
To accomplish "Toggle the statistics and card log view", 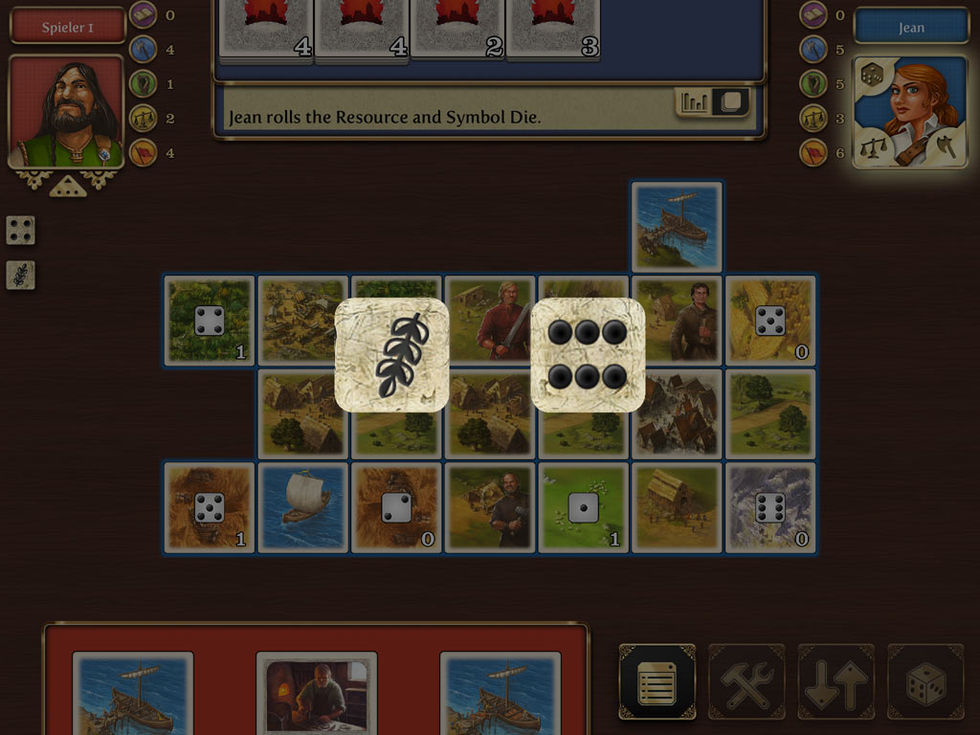I will 713,102.
